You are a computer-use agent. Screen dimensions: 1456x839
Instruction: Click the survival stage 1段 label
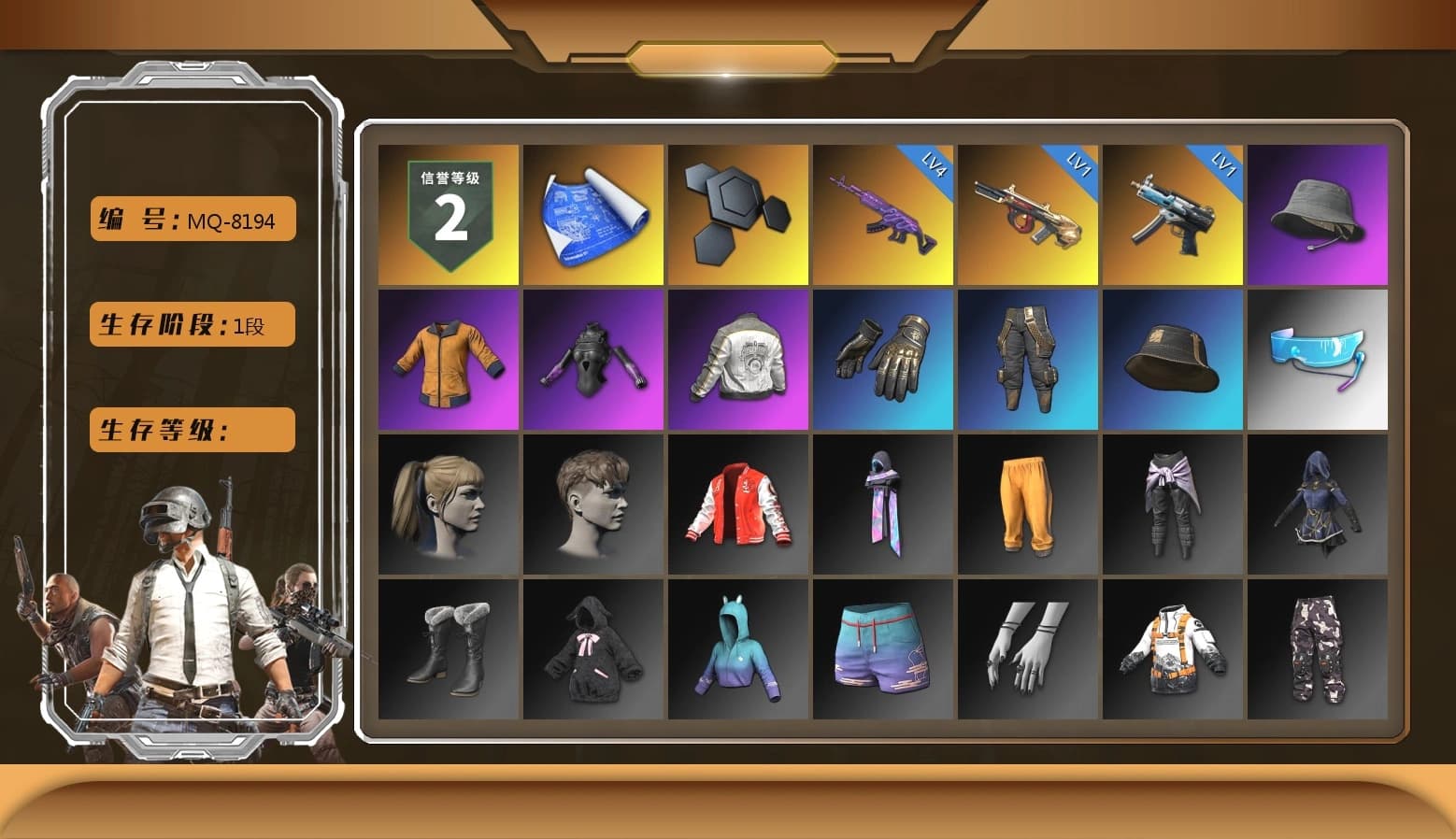191,325
